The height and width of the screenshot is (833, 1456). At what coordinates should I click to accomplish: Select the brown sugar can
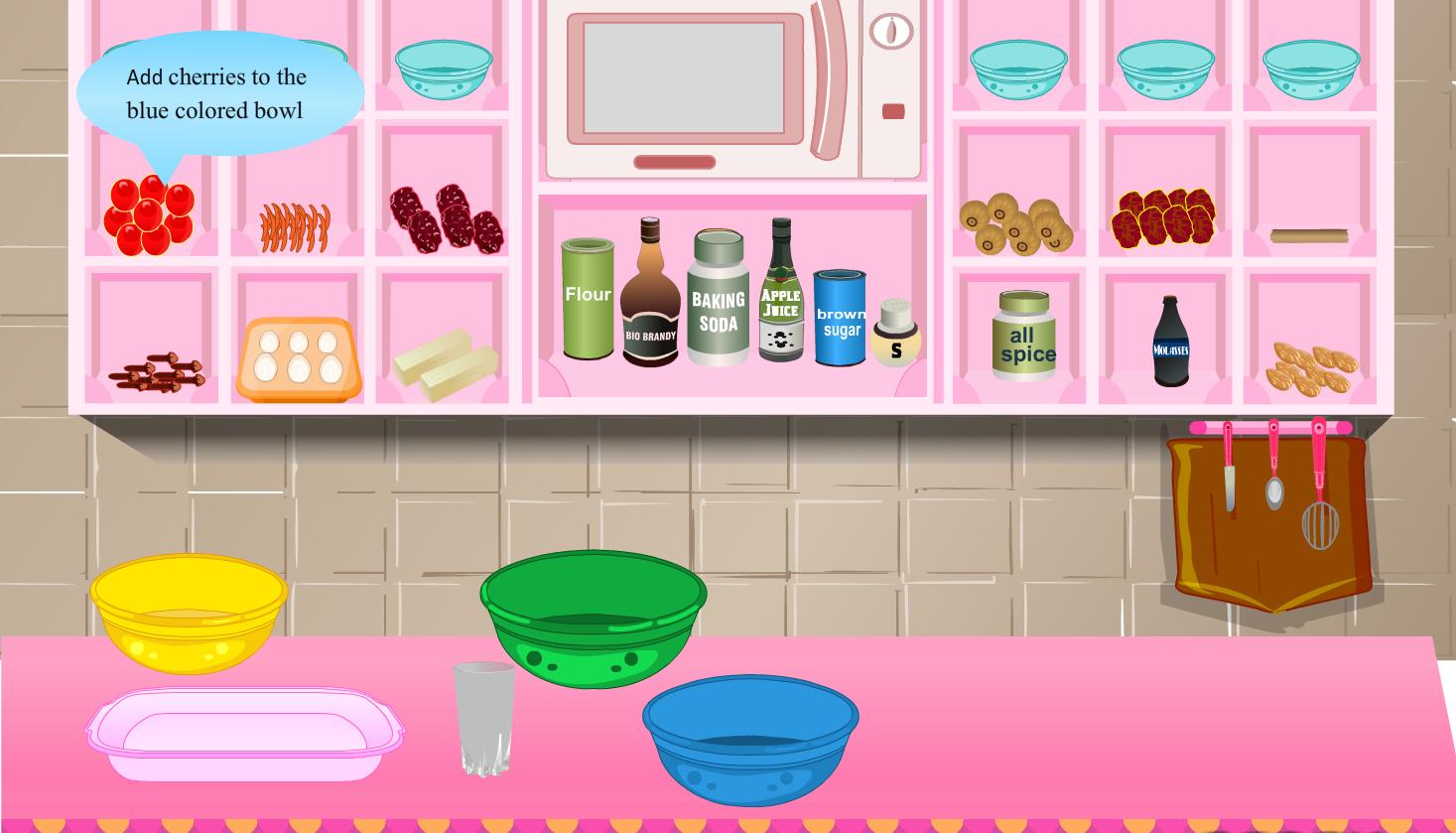pyautogui.click(x=841, y=323)
